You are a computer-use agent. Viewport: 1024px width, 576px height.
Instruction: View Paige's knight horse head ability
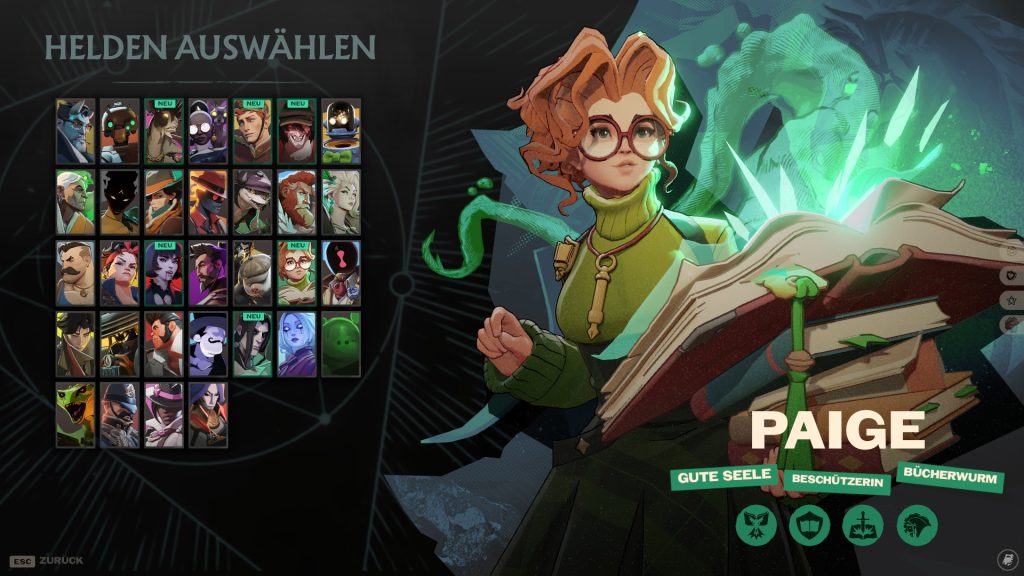pos(915,525)
